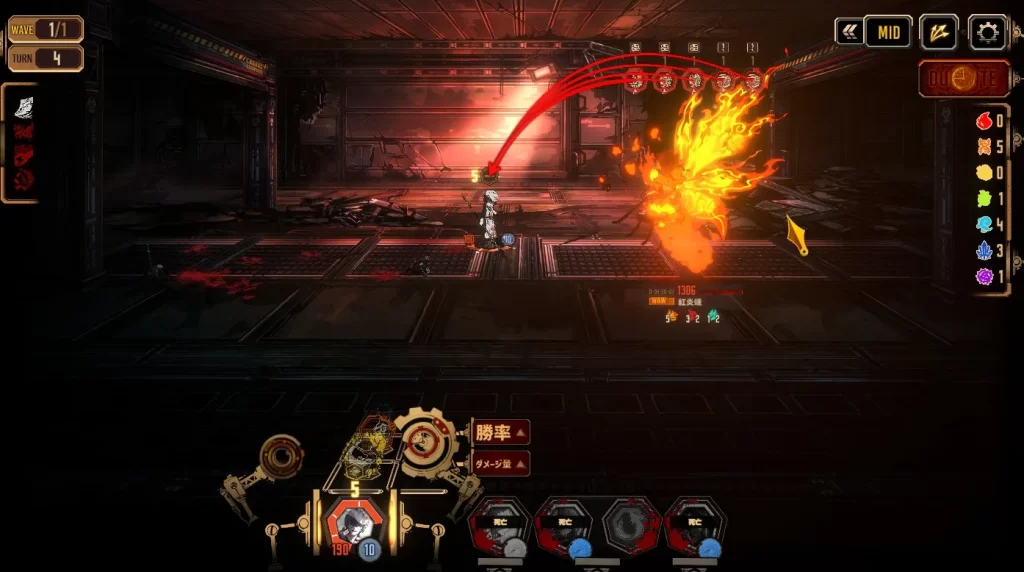Click the purple rose resource icon

[x=986, y=276]
